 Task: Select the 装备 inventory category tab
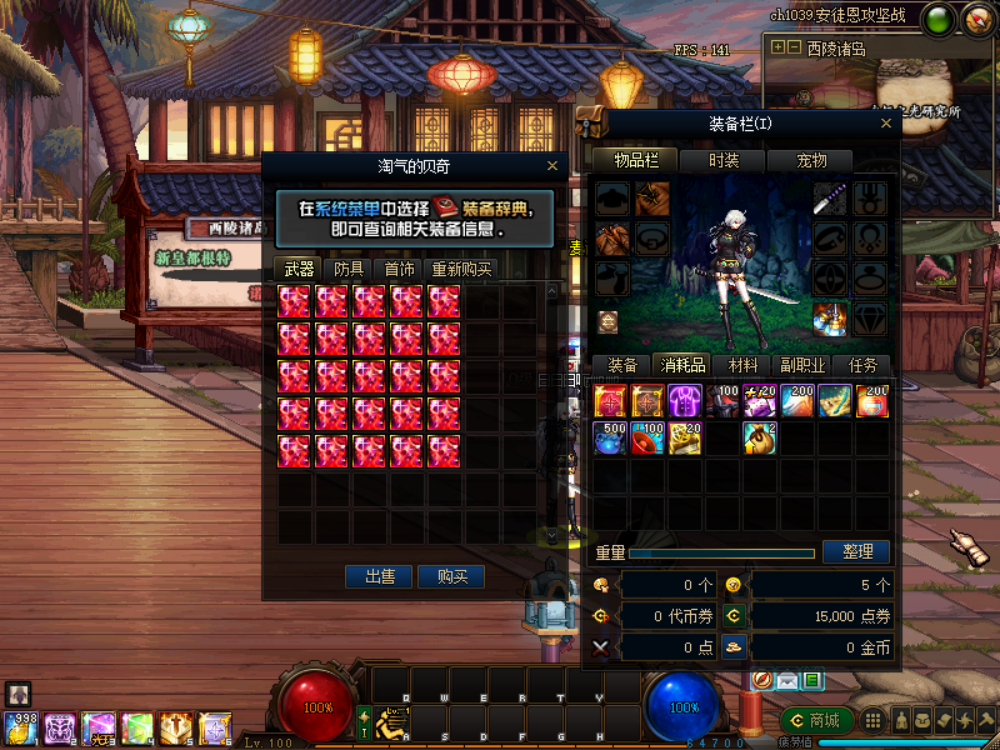622,366
